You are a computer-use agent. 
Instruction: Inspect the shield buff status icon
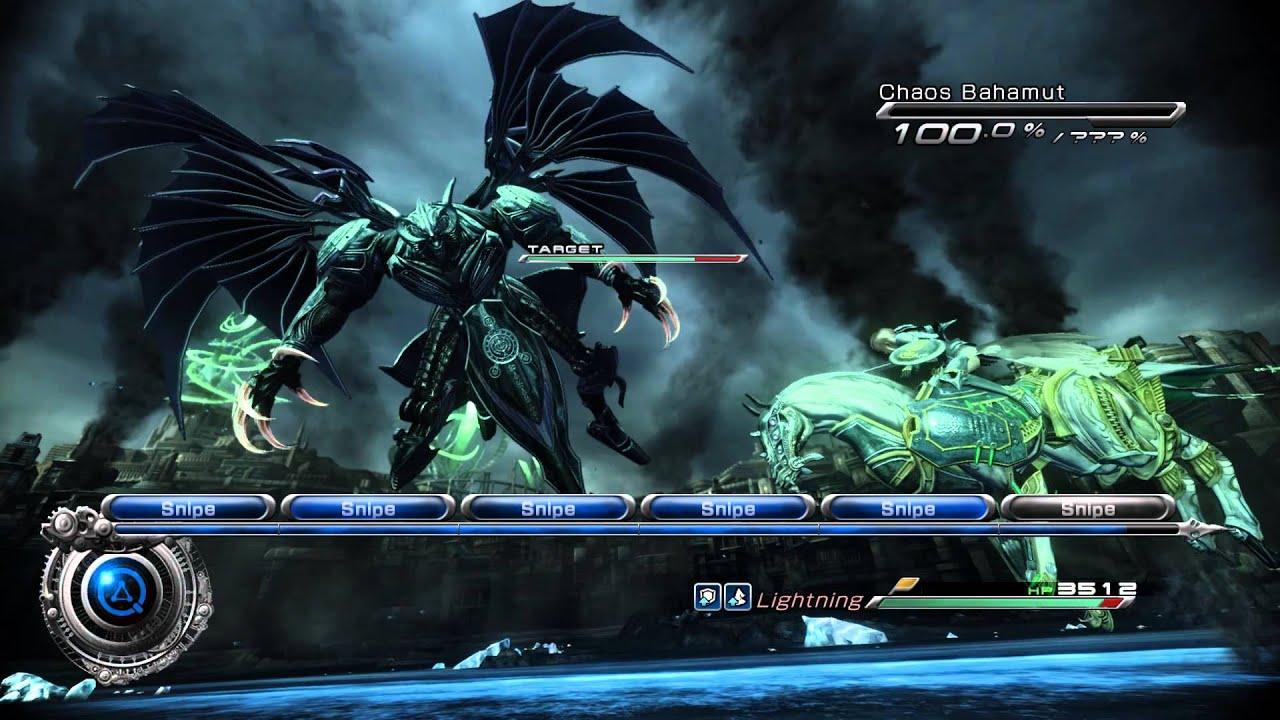click(x=706, y=598)
